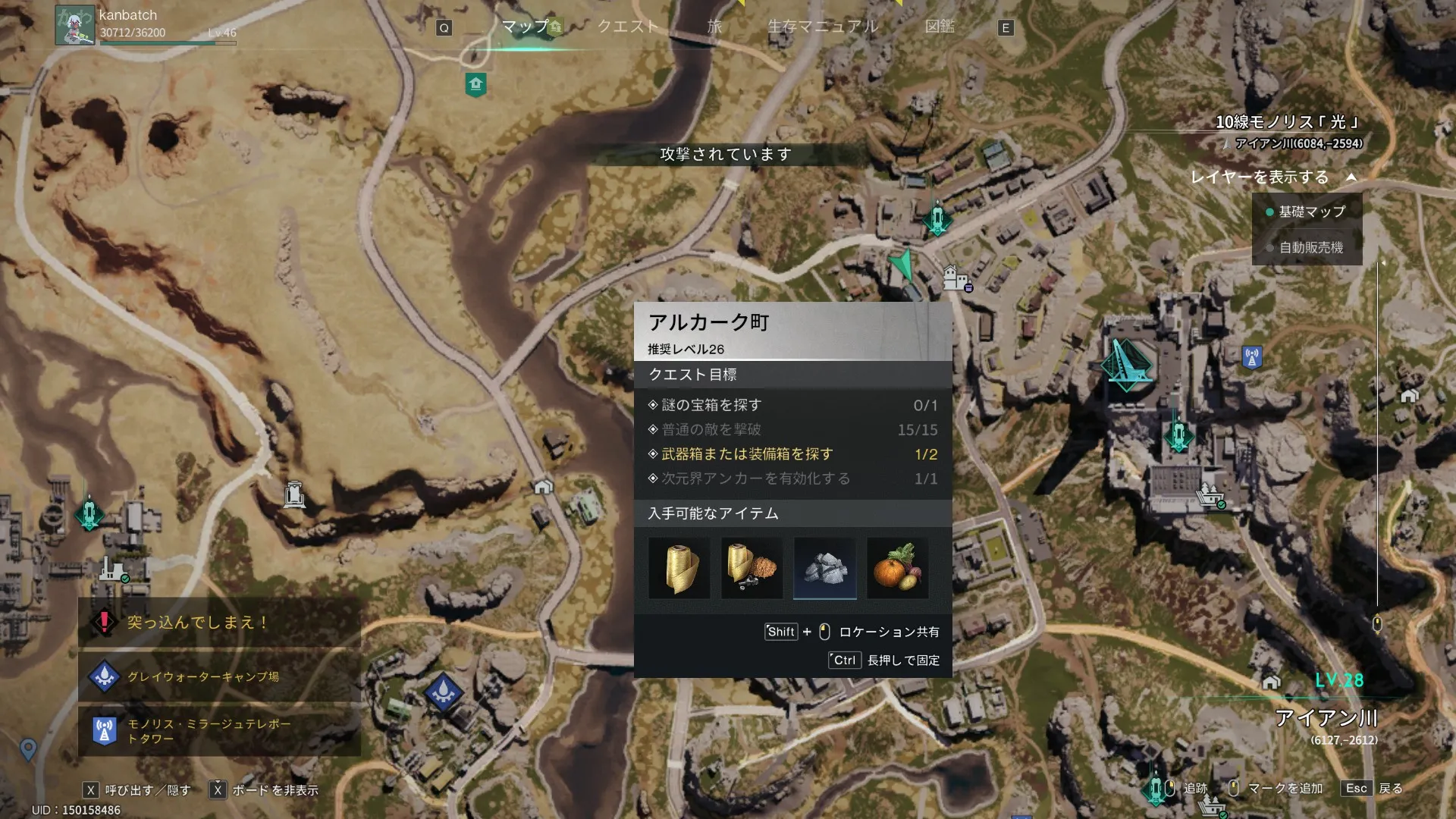Select the pumpkin and vegetables item
The width and height of the screenshot is (1456, 819).
click(897, 569)
